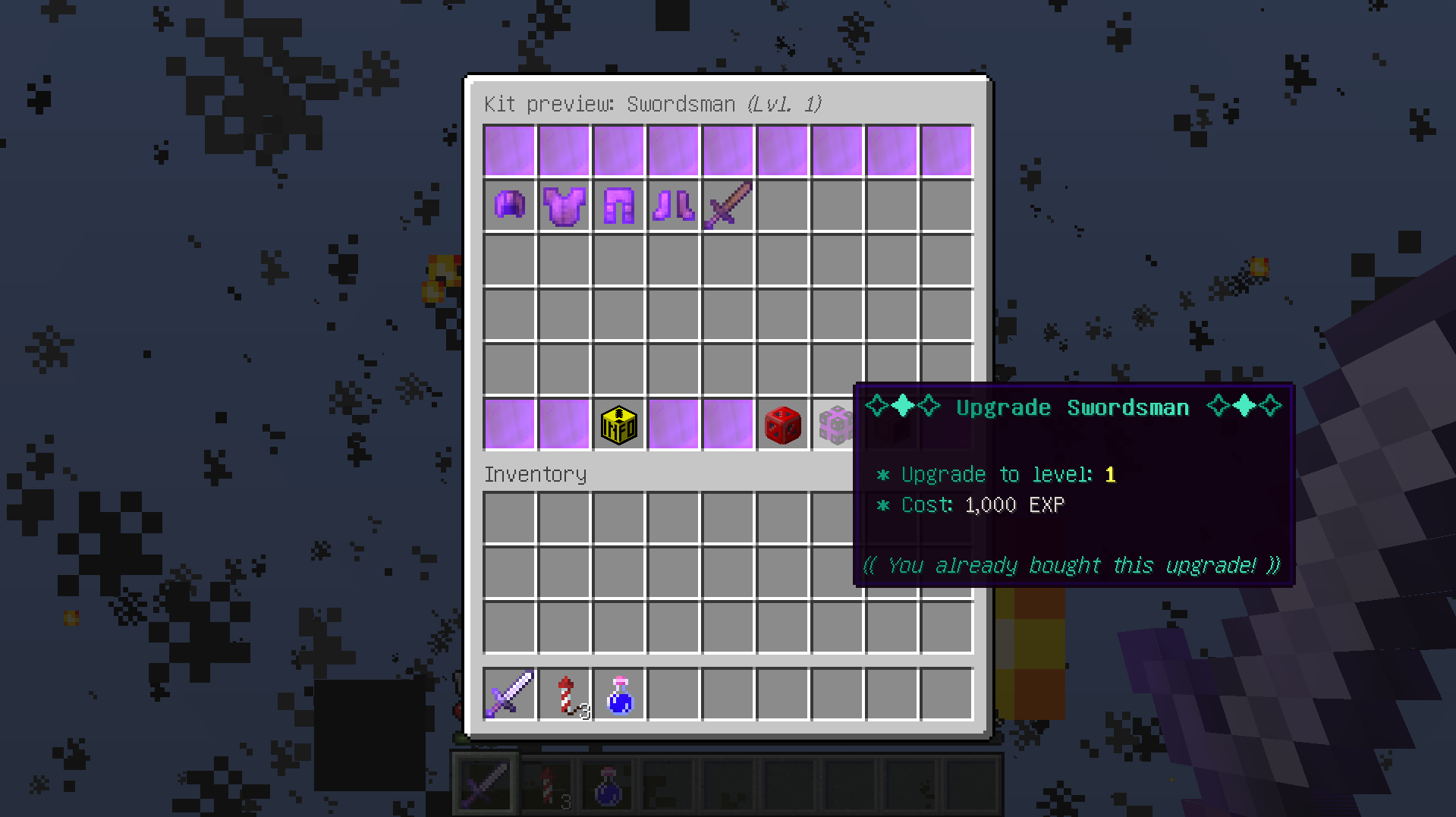
Task: Expand the Upgrade Swordsman tooltip panel
Action: pos(1072,407)
